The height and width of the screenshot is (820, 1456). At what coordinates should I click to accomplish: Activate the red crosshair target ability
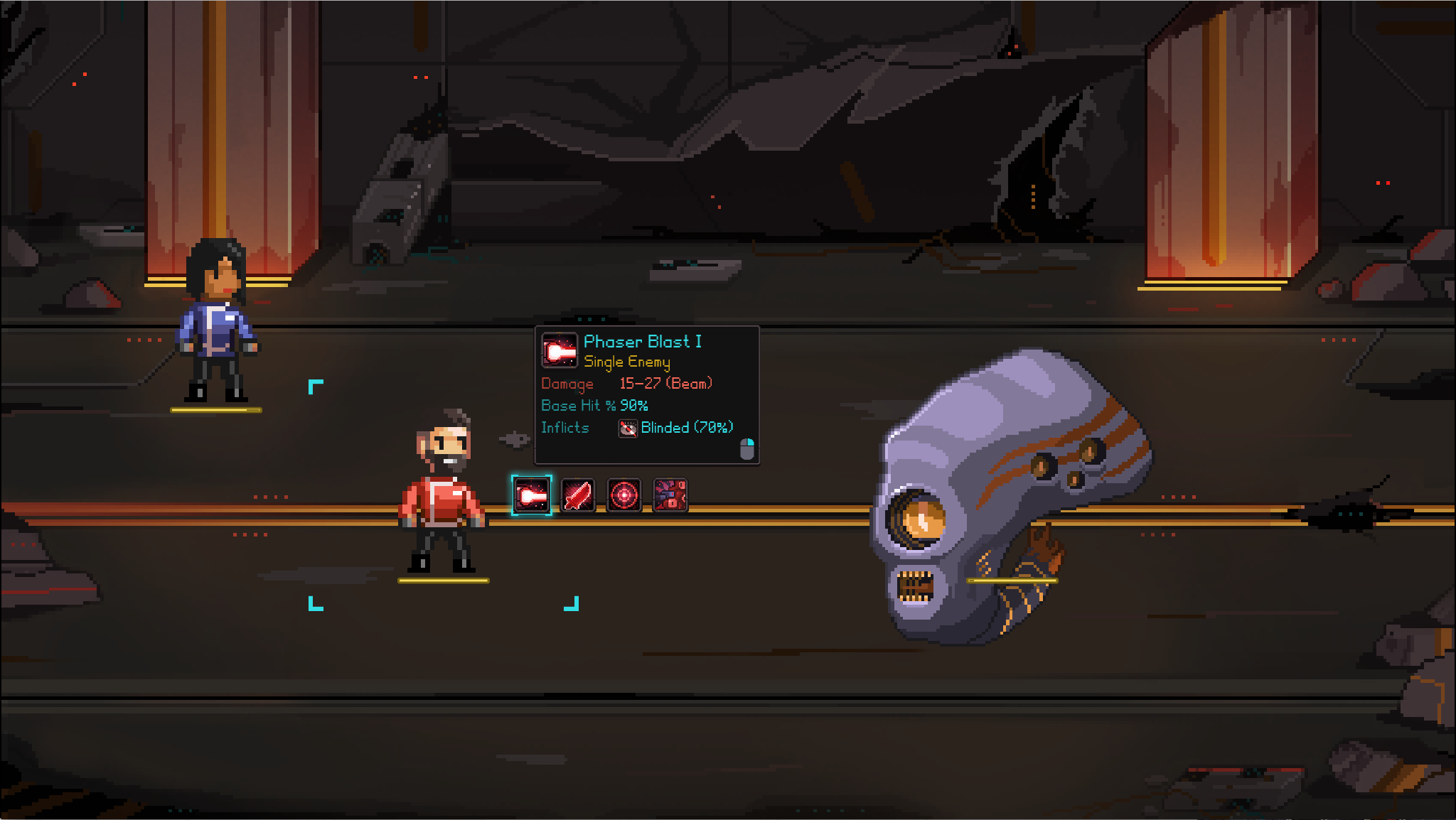[x=623, y=495]
